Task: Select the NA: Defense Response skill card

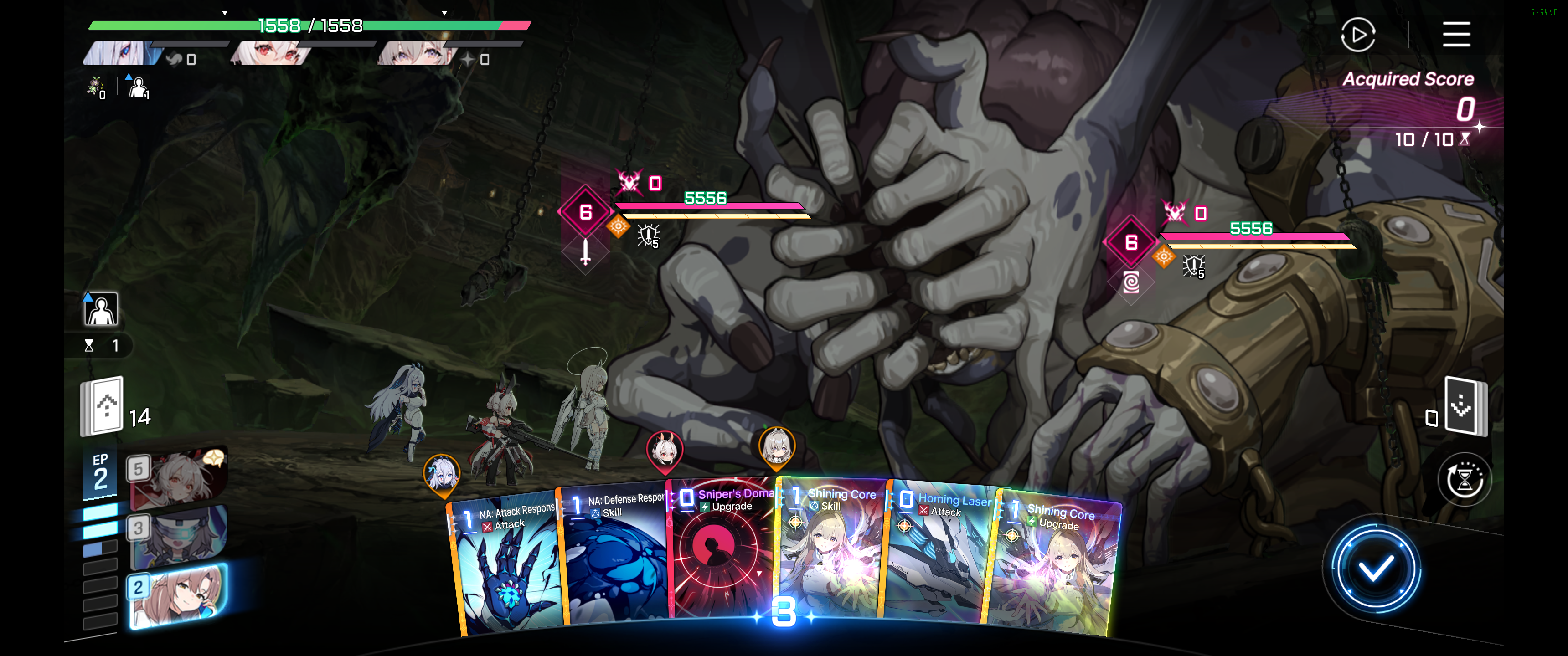Action: (x=615, y=557)
